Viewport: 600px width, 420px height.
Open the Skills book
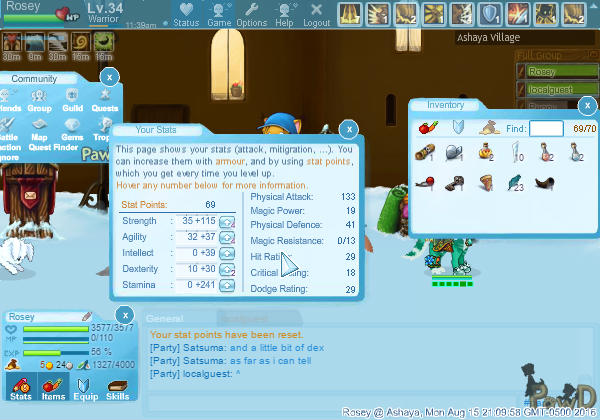click(118, 388)
